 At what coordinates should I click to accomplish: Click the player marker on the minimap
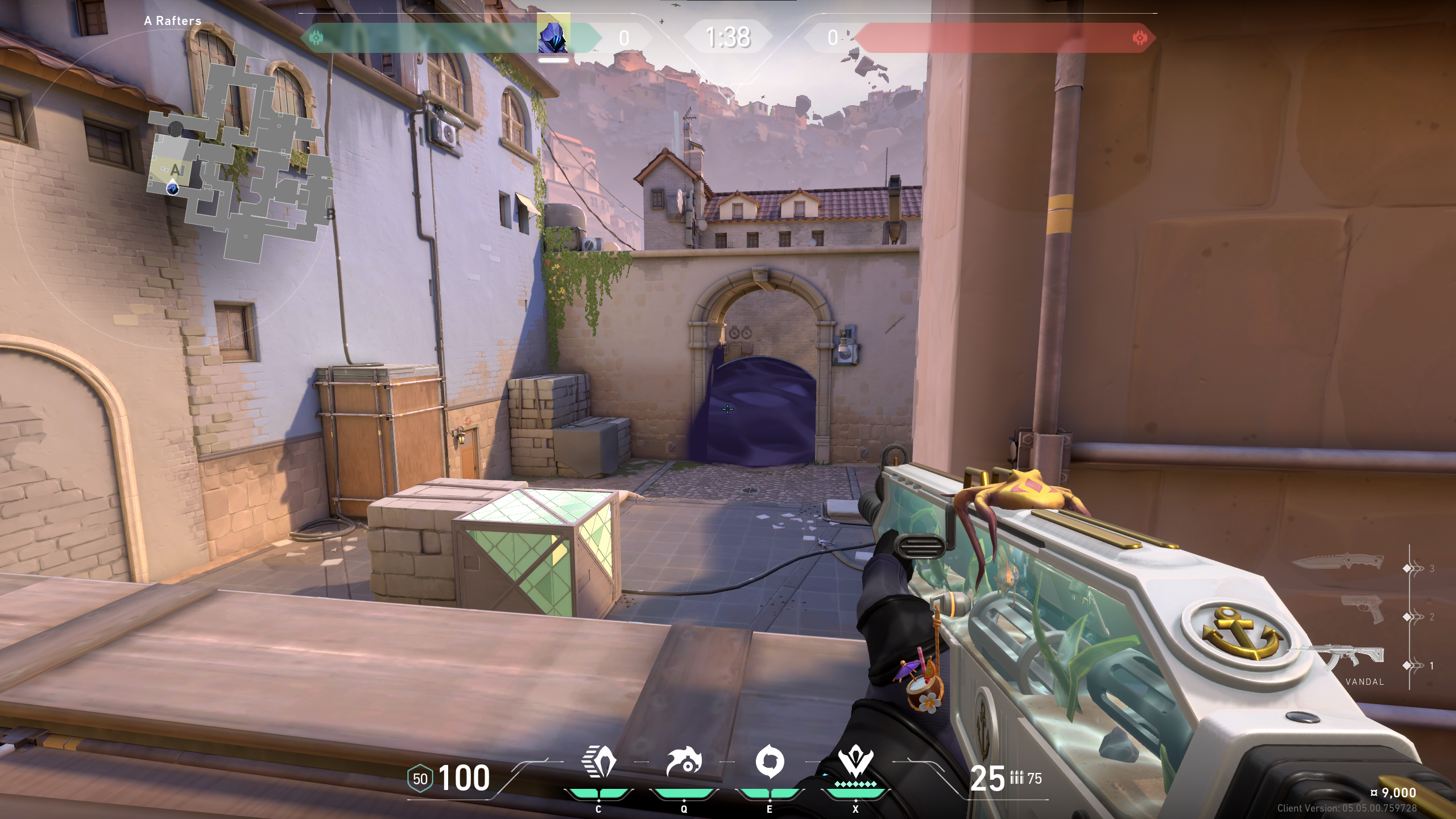tap(173, 188)
